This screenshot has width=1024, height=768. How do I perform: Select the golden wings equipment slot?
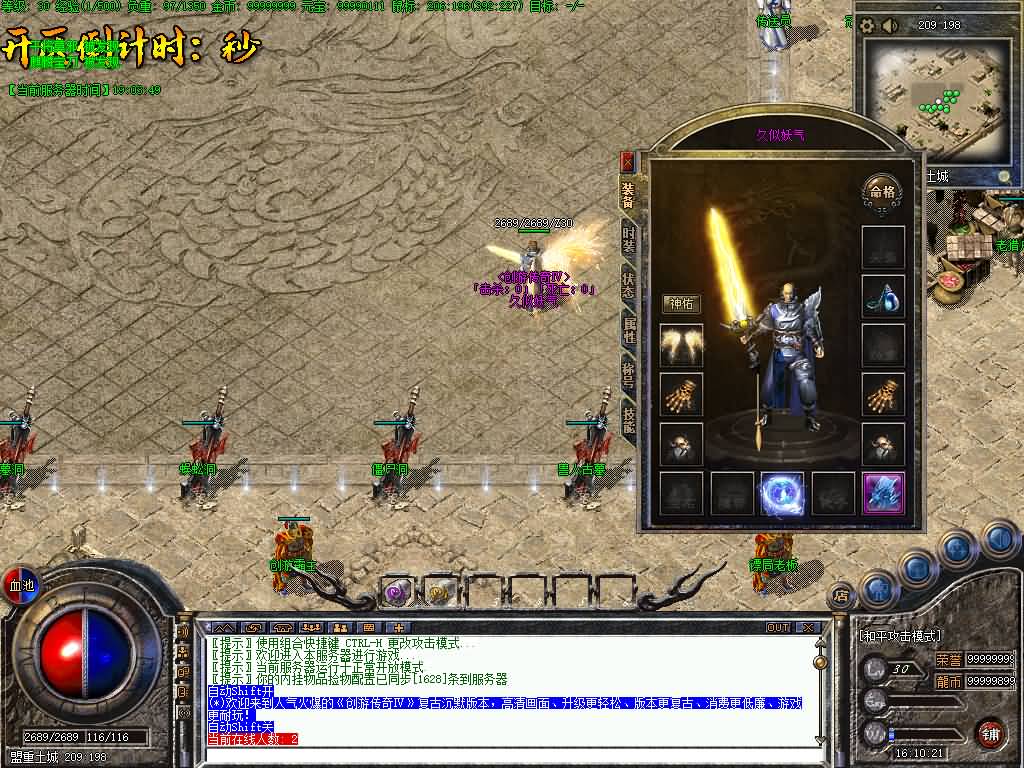click(681, 345)
